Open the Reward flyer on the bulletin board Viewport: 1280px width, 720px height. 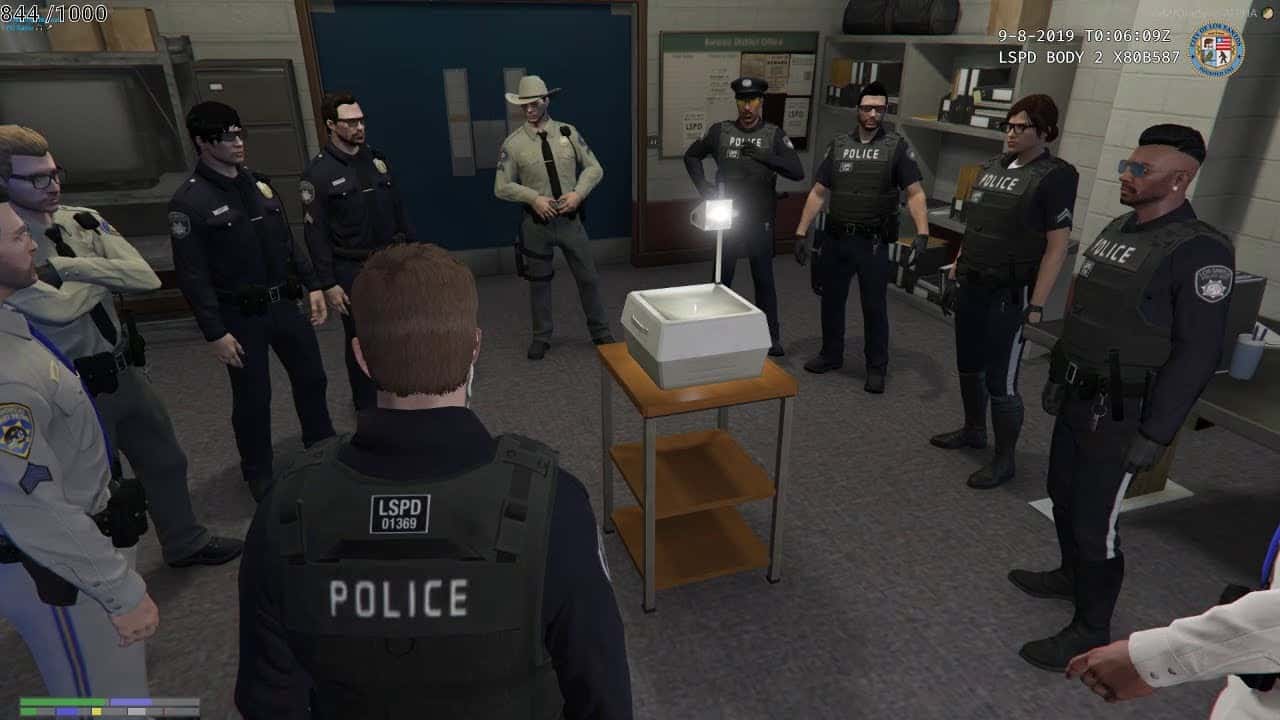[778, 64]
